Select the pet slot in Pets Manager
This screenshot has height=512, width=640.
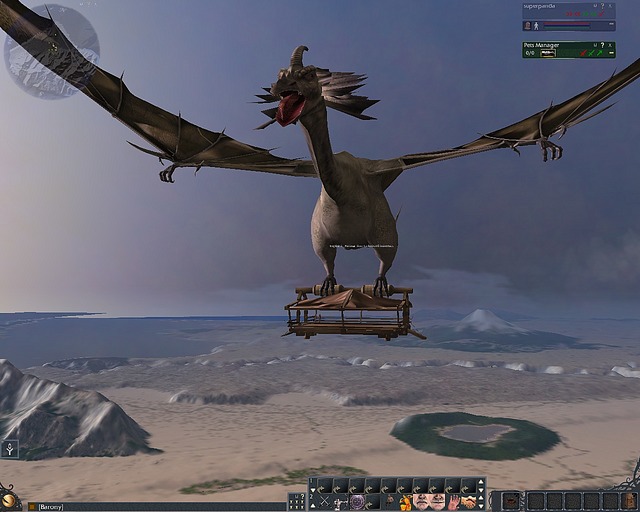[x=547, y=53]
